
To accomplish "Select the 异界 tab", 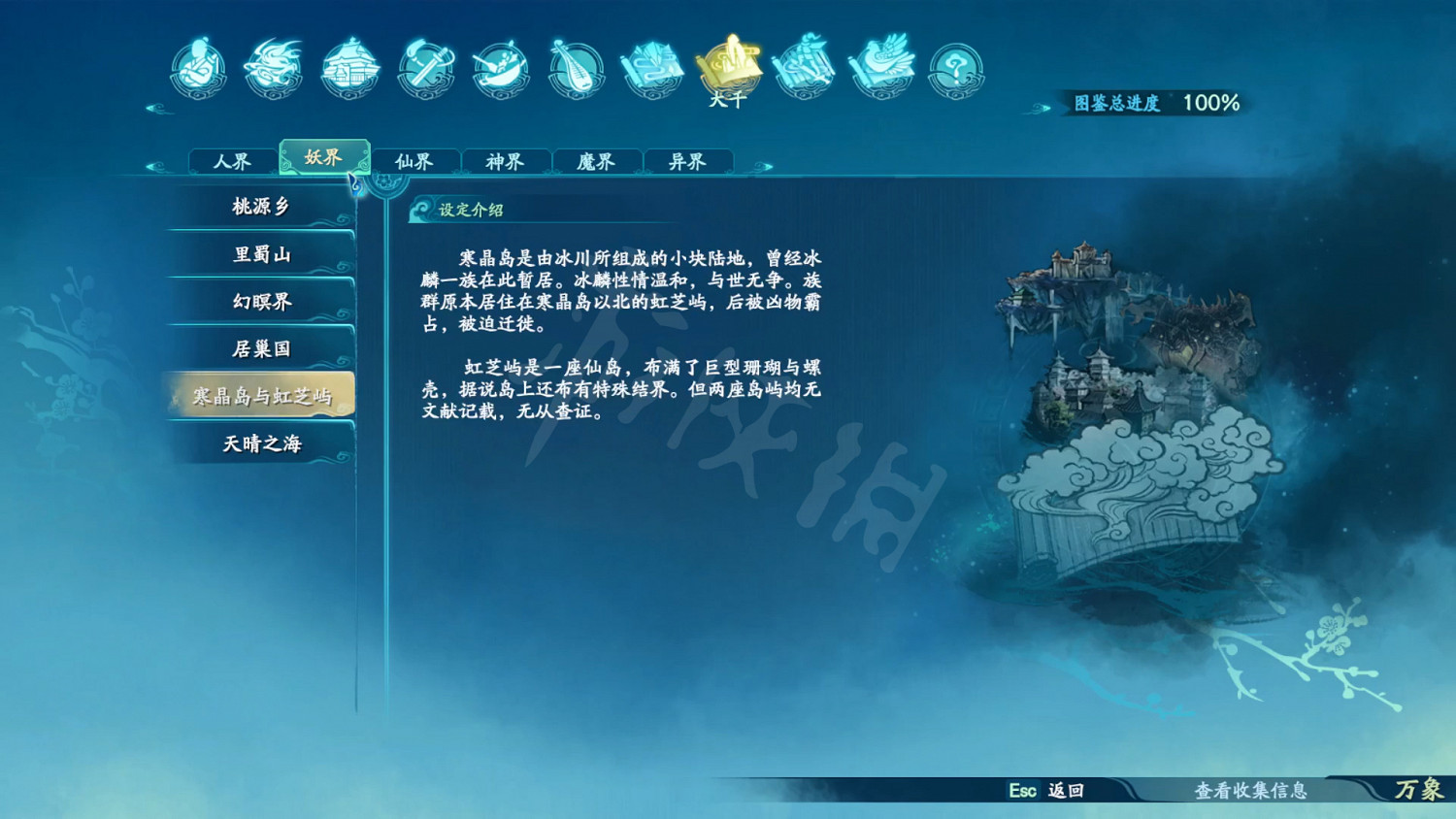I will click(690, 162).
